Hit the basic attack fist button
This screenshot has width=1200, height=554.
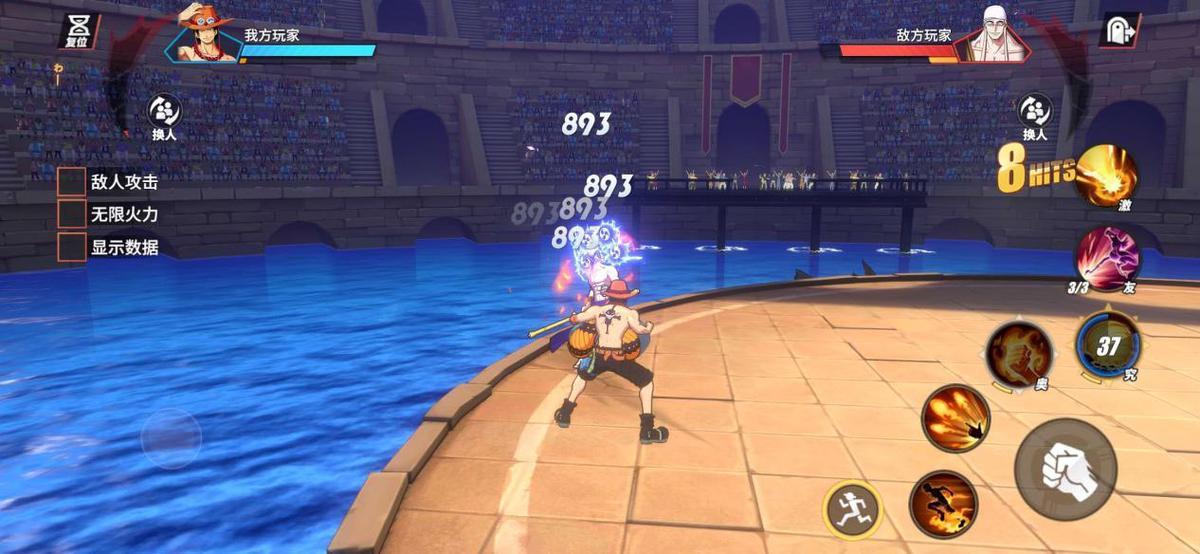[x=1065, y=469]
